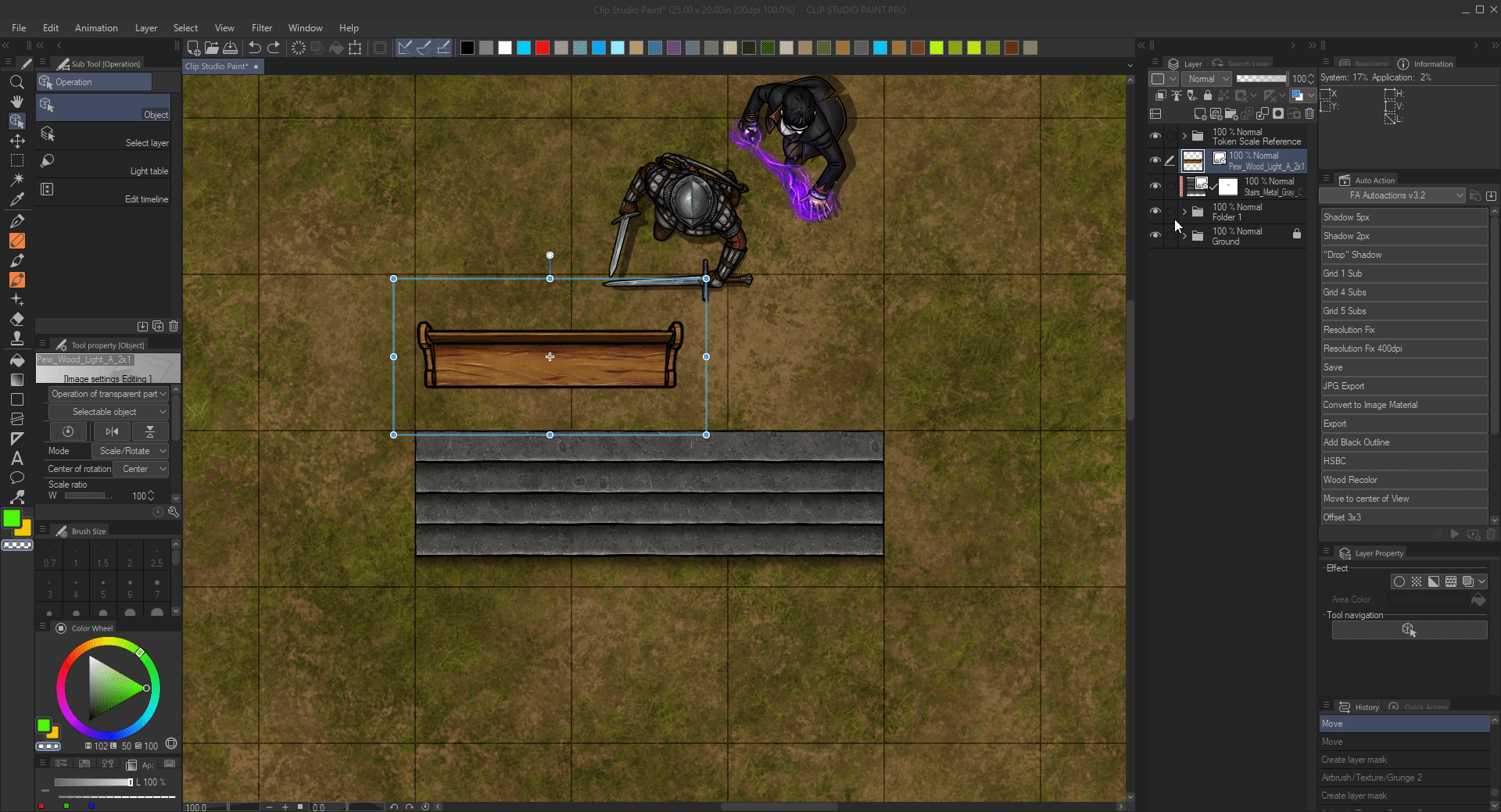1501x812 pixels.
Task: Choose the Light table sub tool
Action: click(103, 163)
